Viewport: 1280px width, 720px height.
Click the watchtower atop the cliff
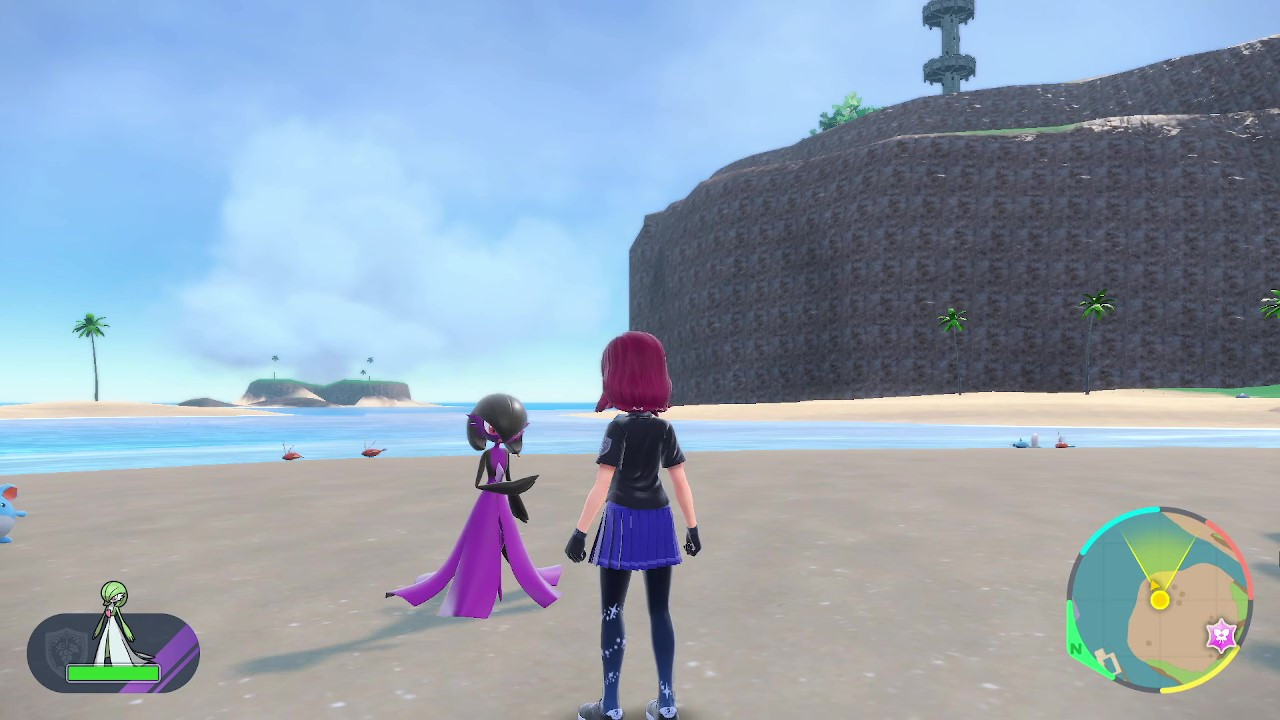tap(950, 45)
